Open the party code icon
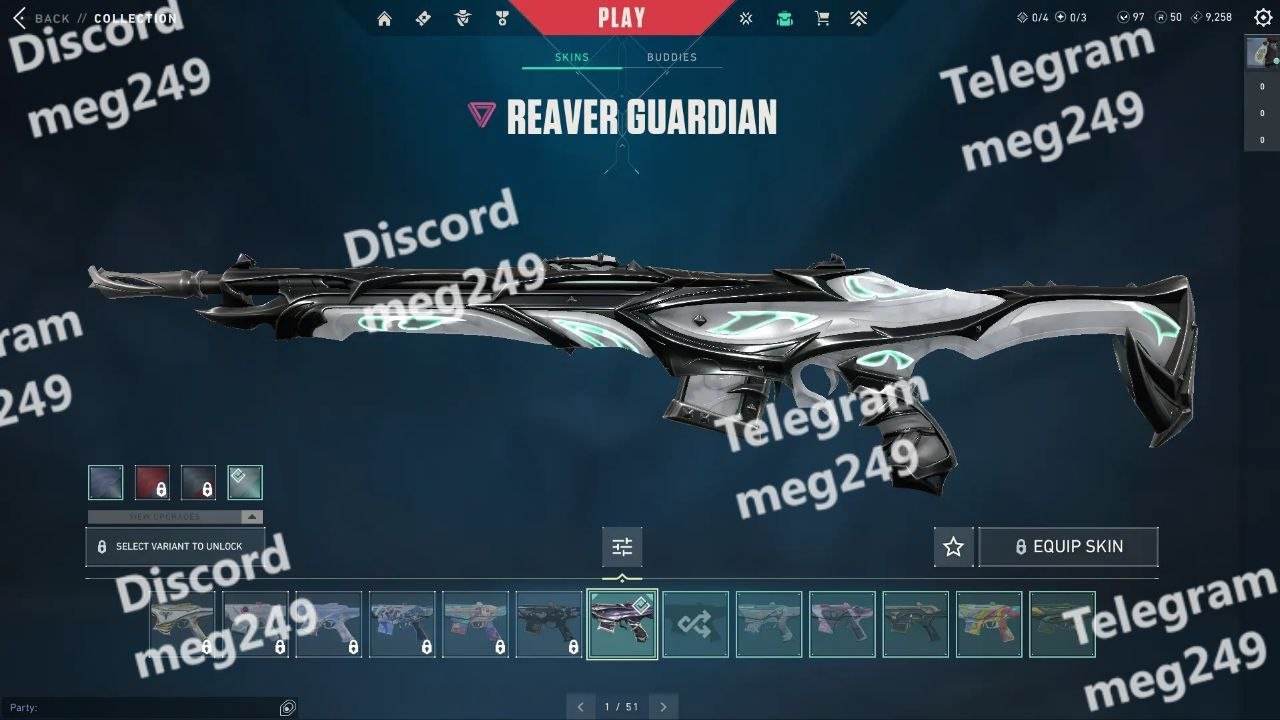The height and width of the screenshot is (720, 1280). [288, 708]
